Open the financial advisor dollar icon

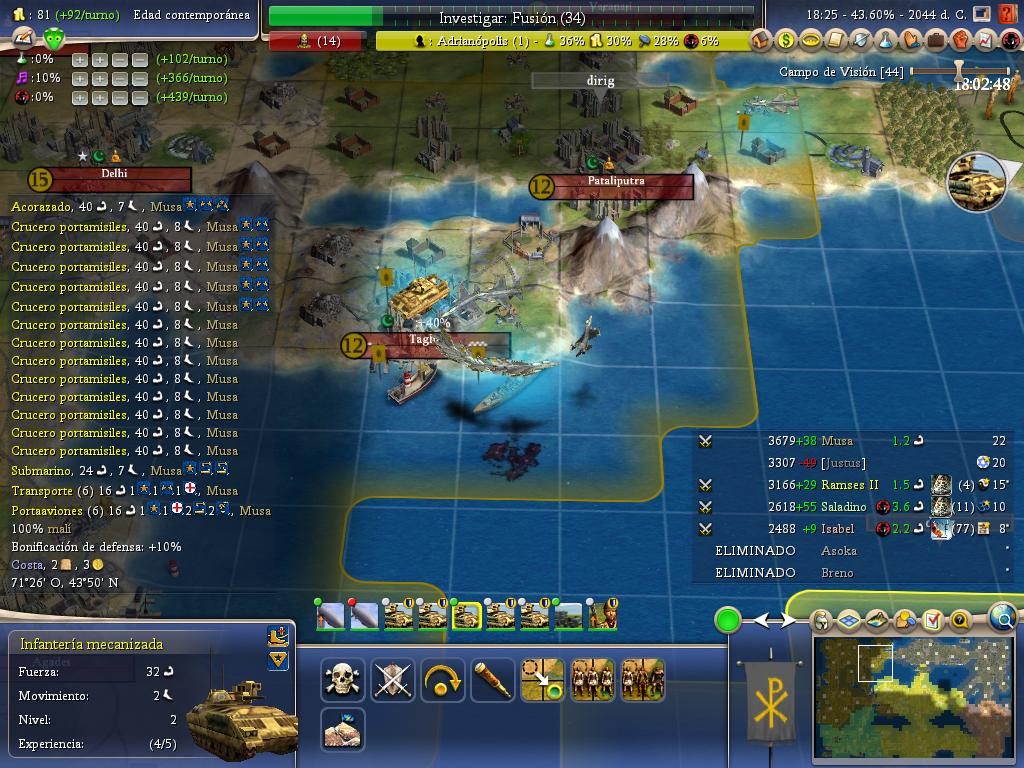click(786, 41)
